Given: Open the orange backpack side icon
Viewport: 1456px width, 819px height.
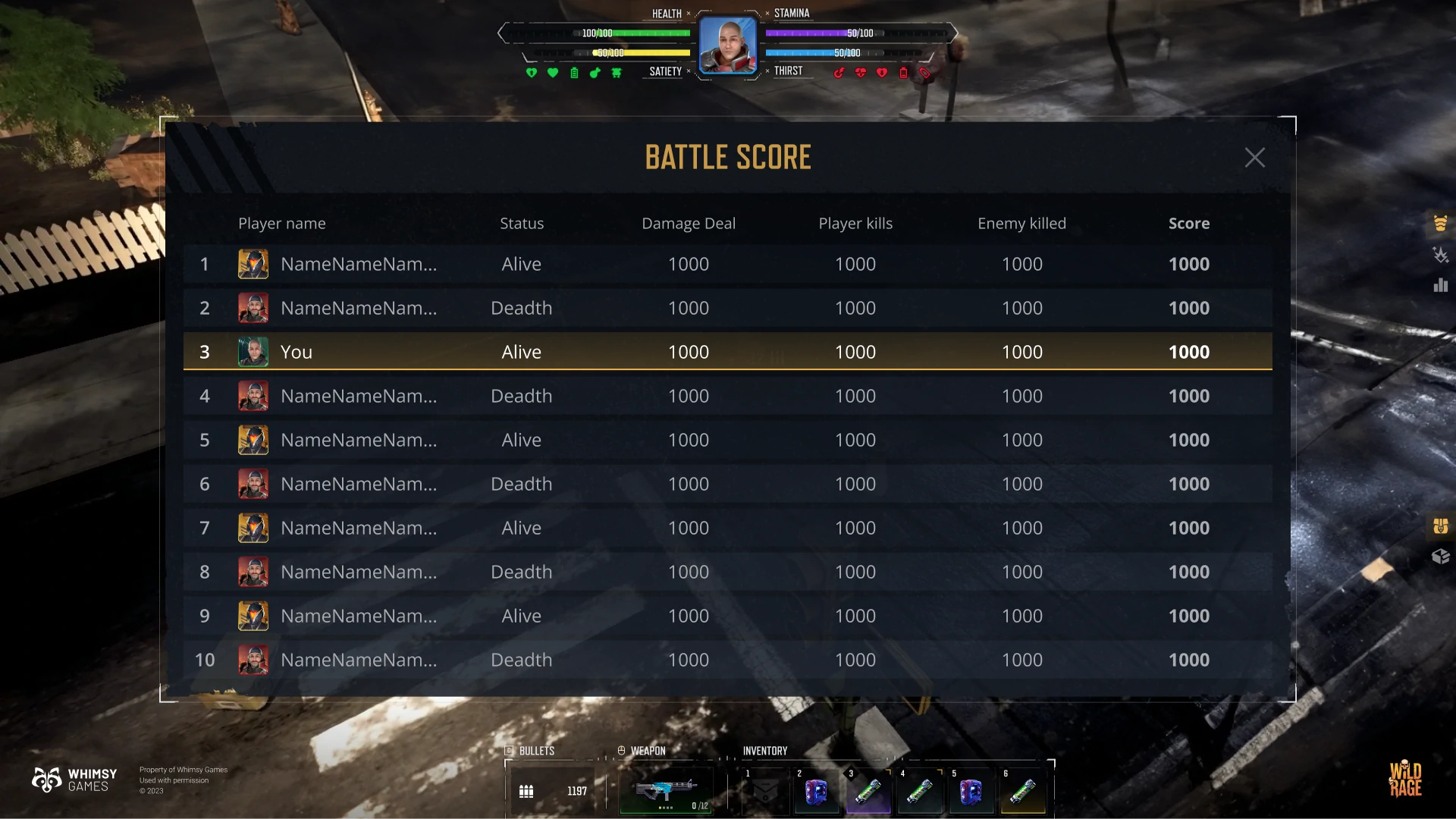Looking at the screenshot, I should pyautogui.click(x=1440, y=526).
